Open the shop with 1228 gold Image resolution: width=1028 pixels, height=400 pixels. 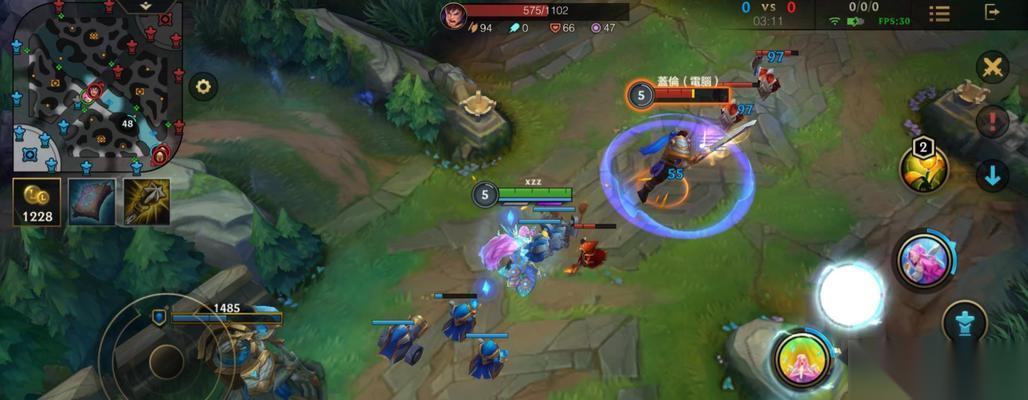37,201
